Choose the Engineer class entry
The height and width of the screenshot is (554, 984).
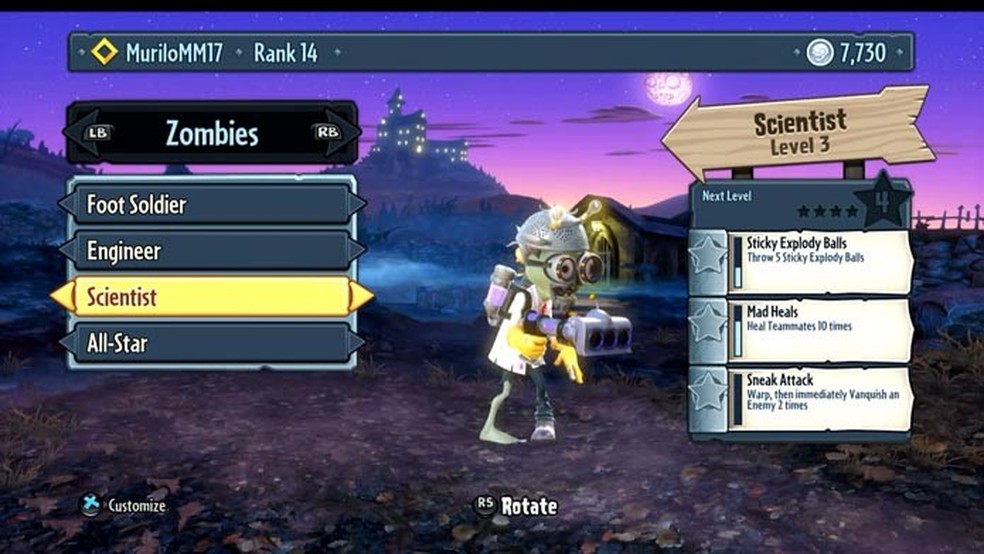211,251
